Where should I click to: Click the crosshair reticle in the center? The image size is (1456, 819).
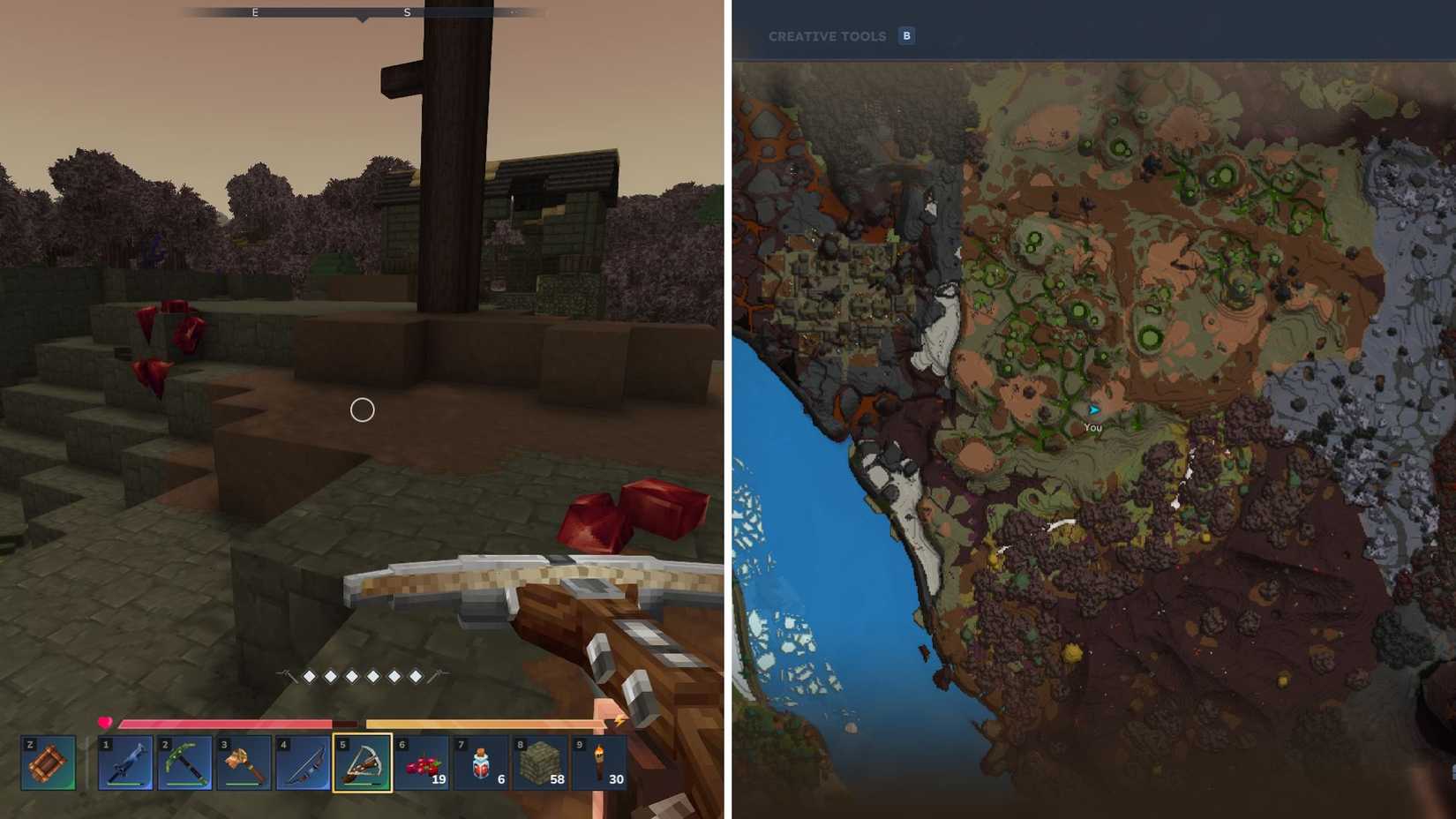(361, 409)
